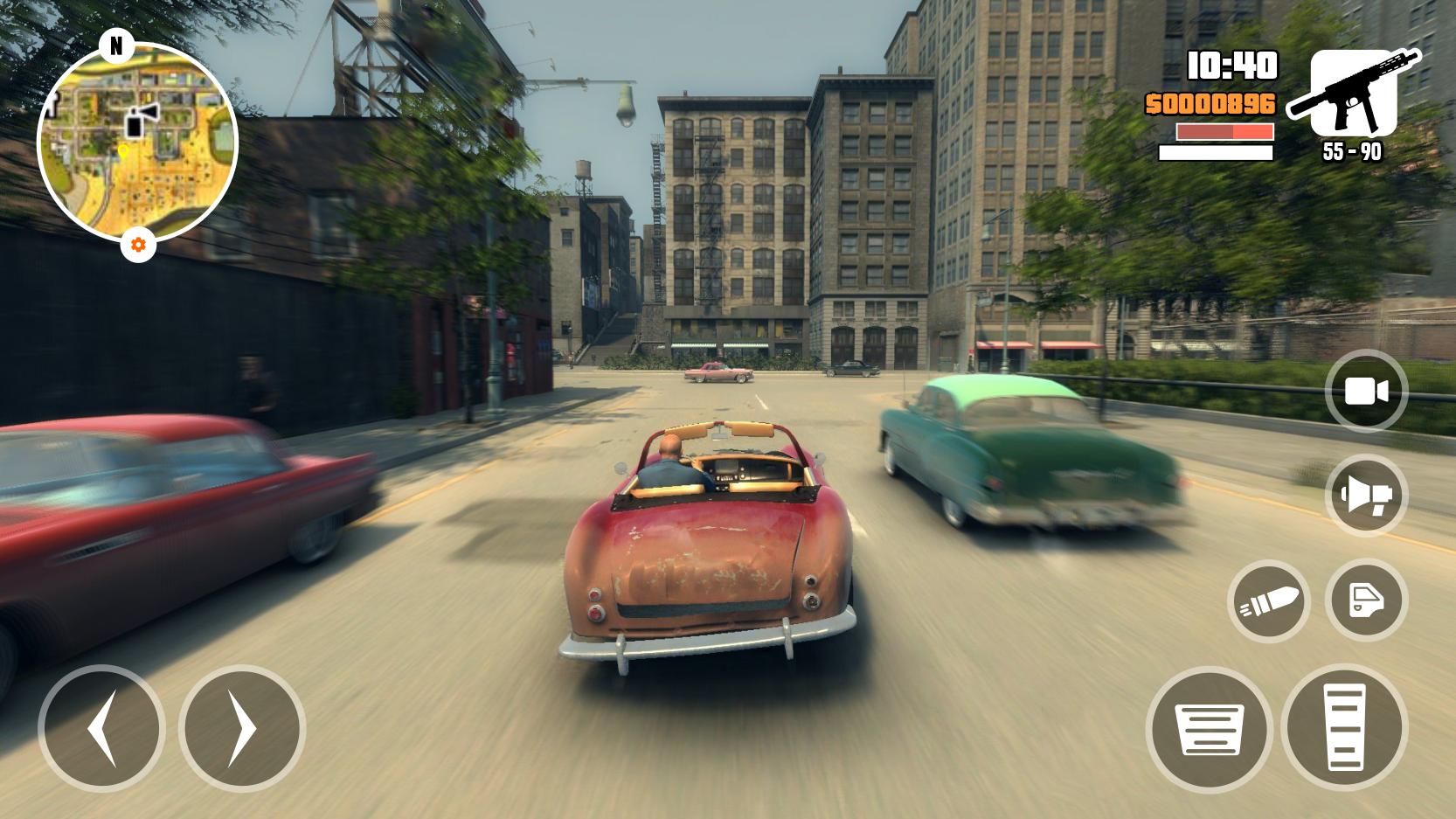Image resolution: width=1456 pixels, height=819 pixels.
Task: Hit the brake pedal button
Action: pos(1210,729)
